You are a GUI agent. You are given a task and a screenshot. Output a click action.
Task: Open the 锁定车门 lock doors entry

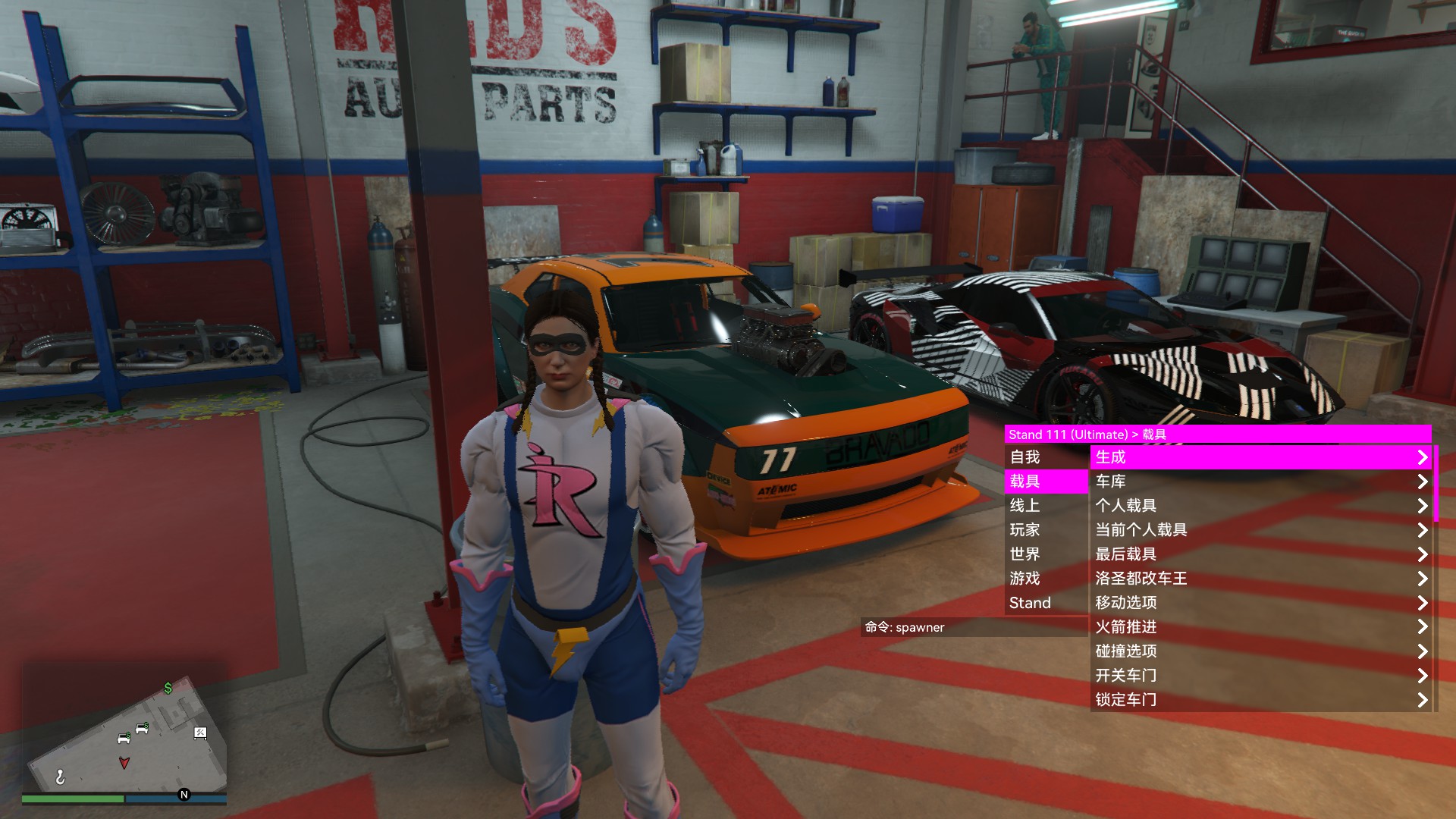click(x=1259, y=700)
